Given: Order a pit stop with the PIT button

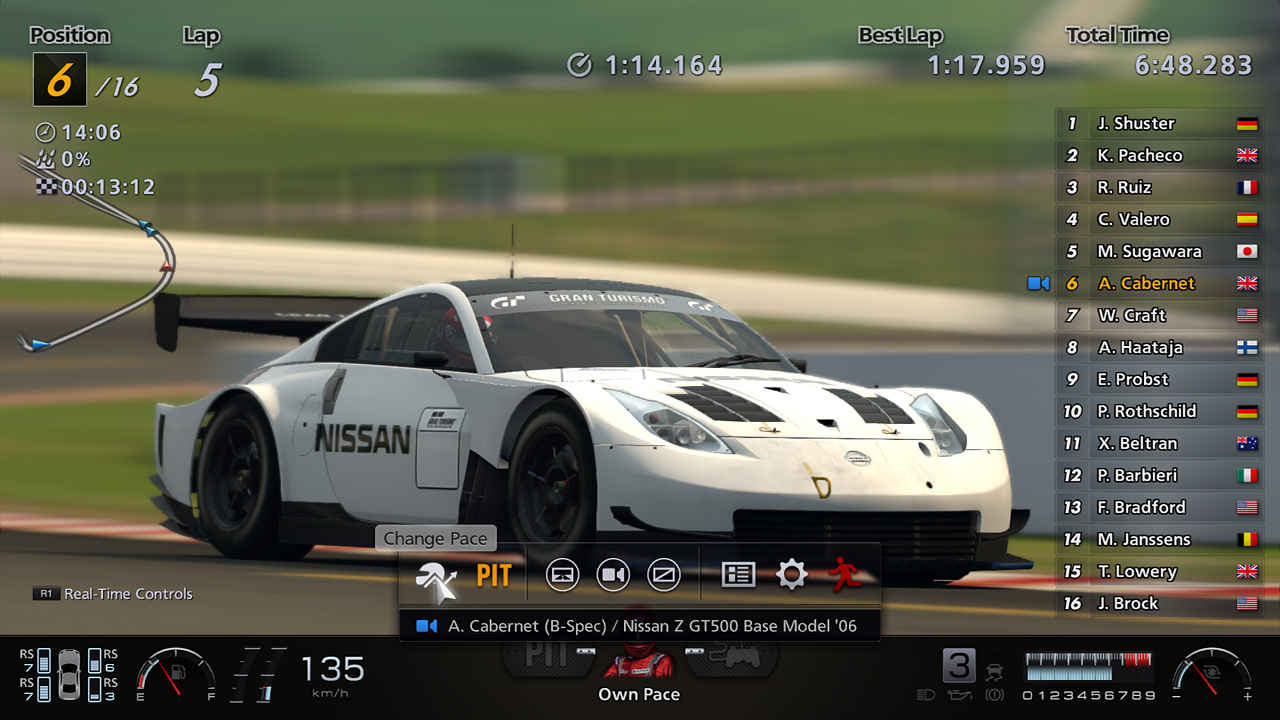Looking at the screenshot, I should coord(493,576).
